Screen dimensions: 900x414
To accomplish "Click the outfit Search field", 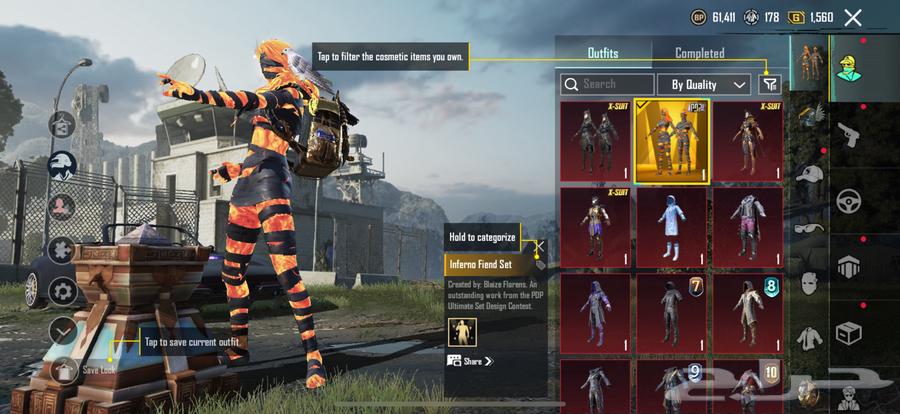I will coord(607,85).
